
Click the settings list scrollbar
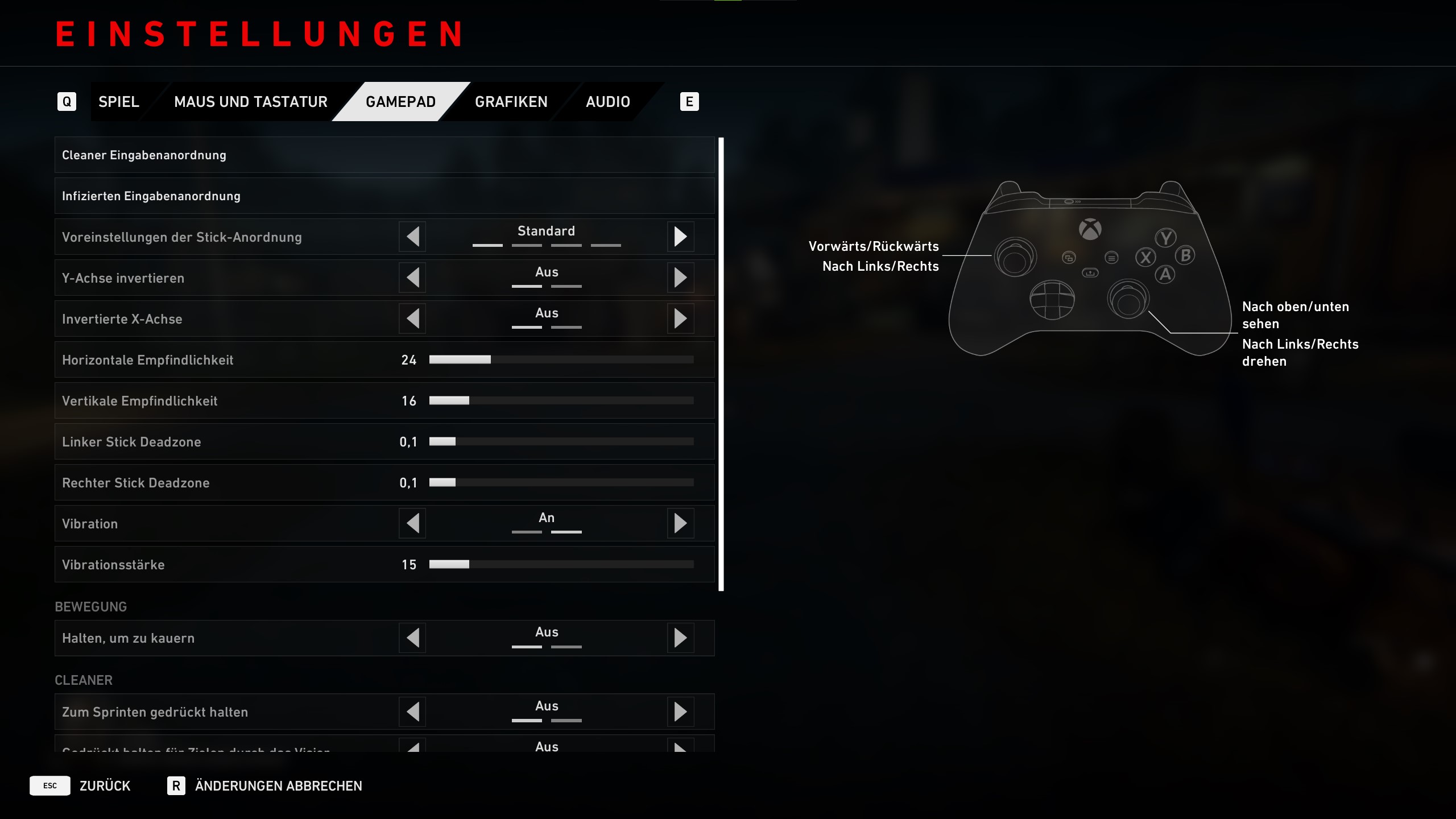pyautogui.click(x=721, y=364)
